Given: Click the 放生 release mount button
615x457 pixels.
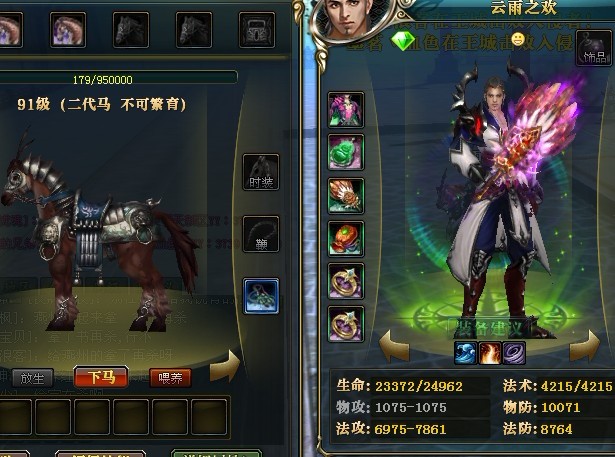Looking at the screenshot, I should 34,377.
